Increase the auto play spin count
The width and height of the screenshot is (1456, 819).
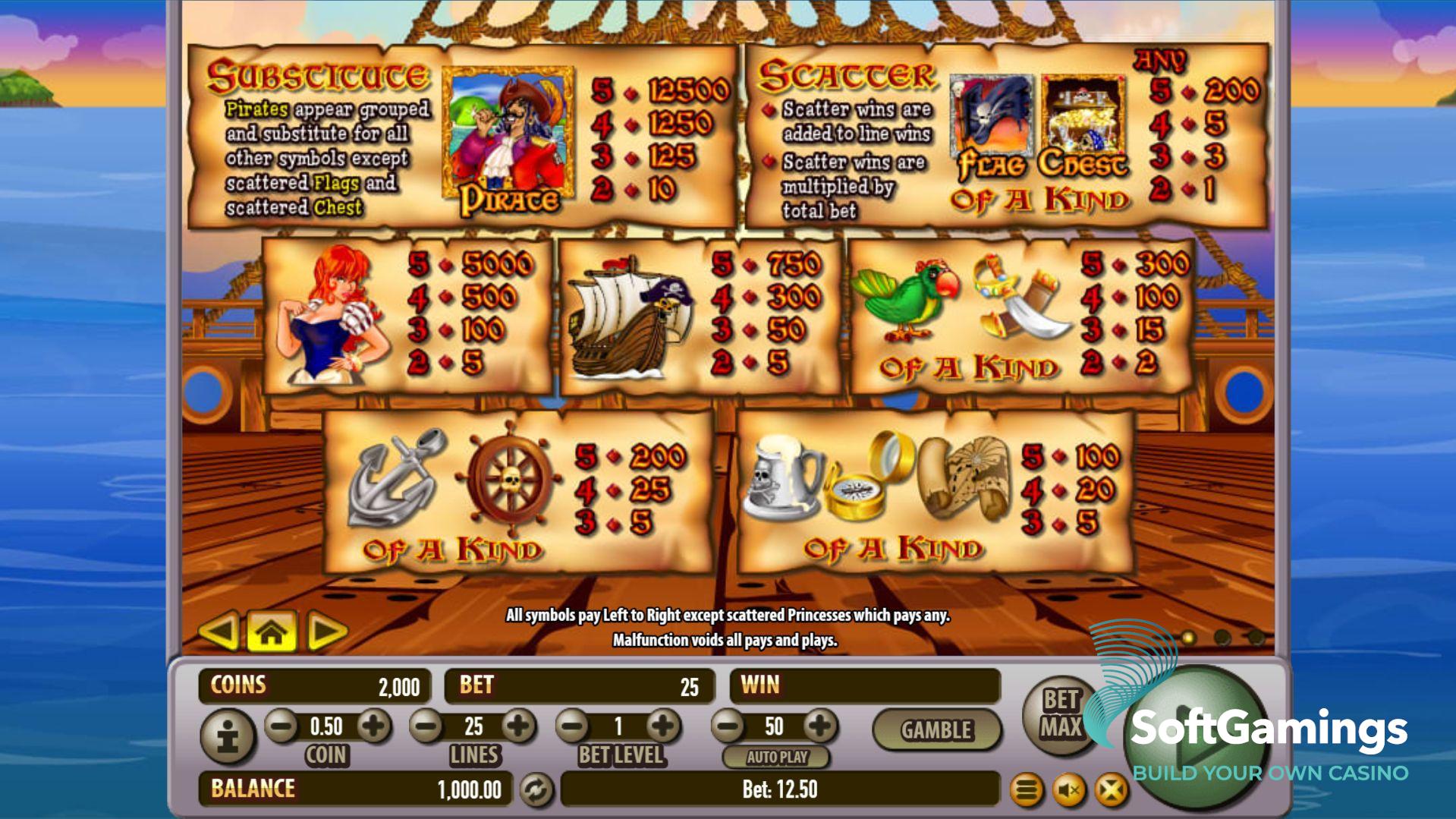[819, 727]
